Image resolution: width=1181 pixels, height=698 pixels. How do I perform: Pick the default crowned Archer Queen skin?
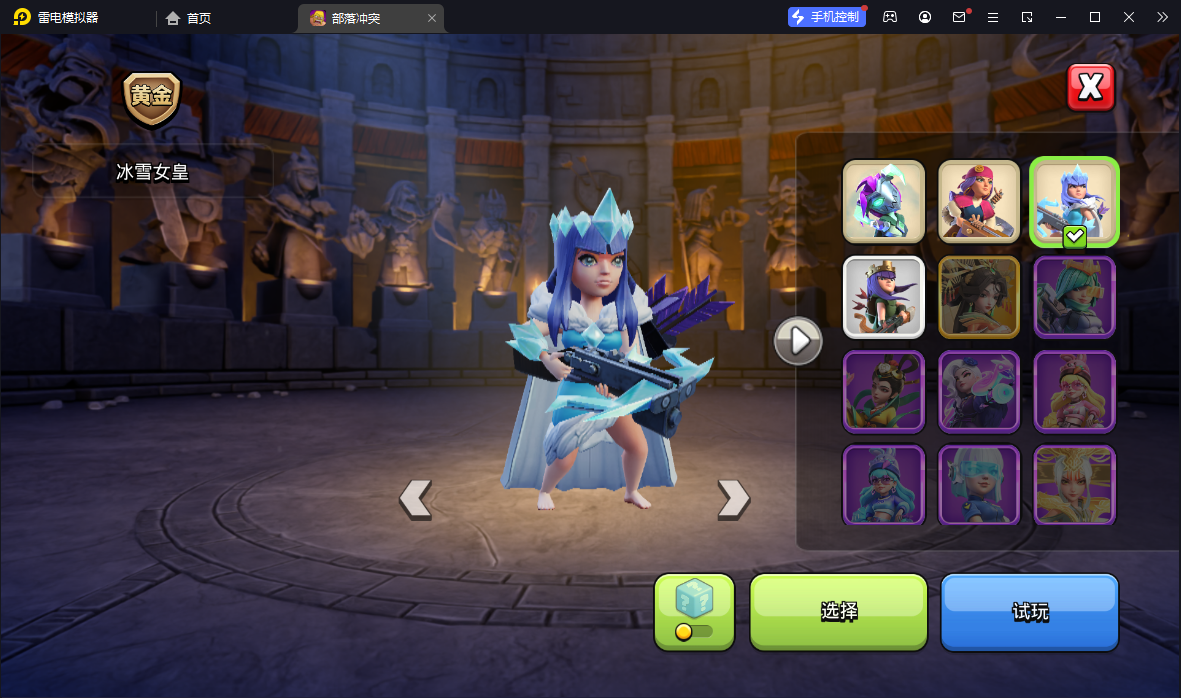point(883,296)
